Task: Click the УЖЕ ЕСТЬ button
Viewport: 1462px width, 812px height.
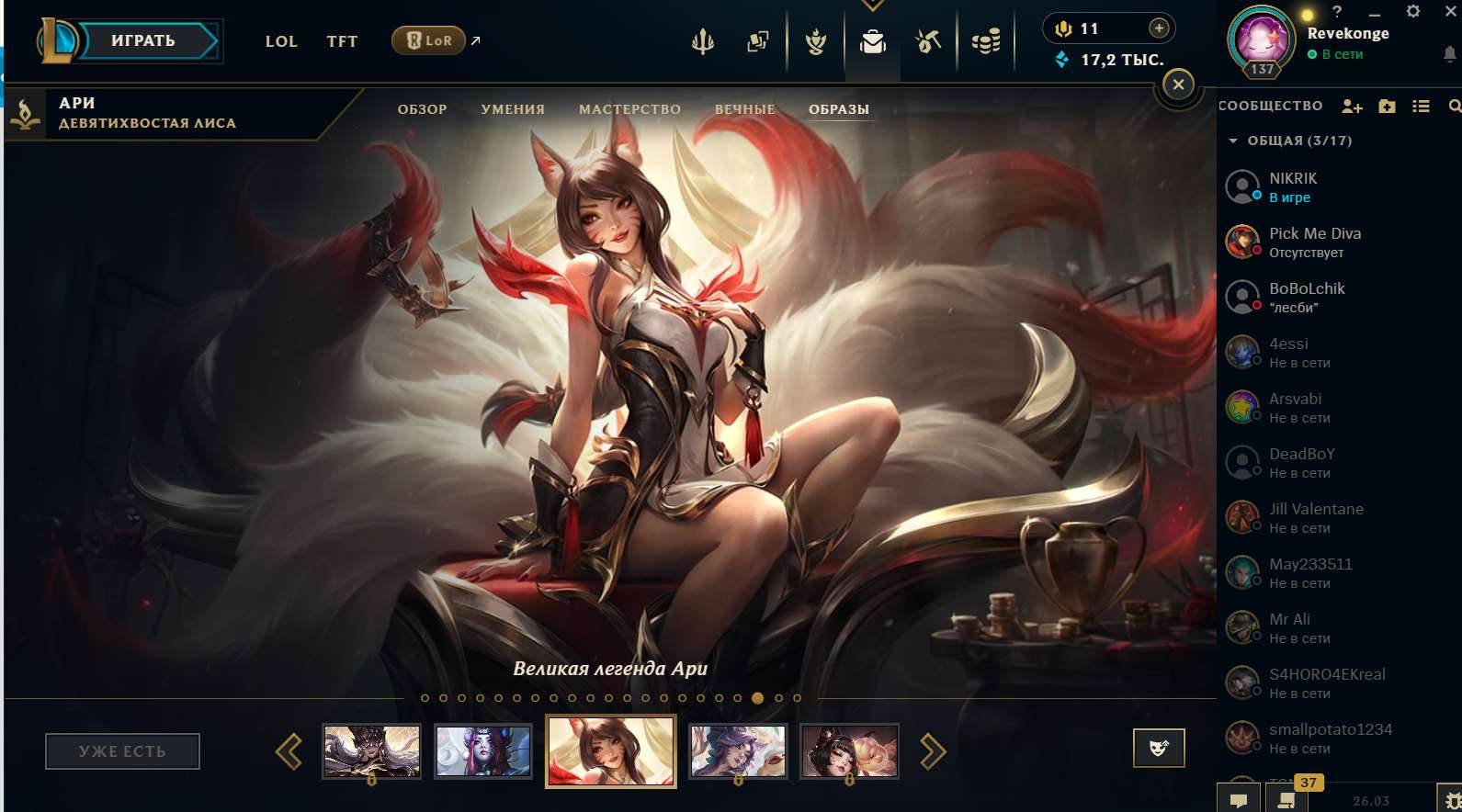Action: 122,750
